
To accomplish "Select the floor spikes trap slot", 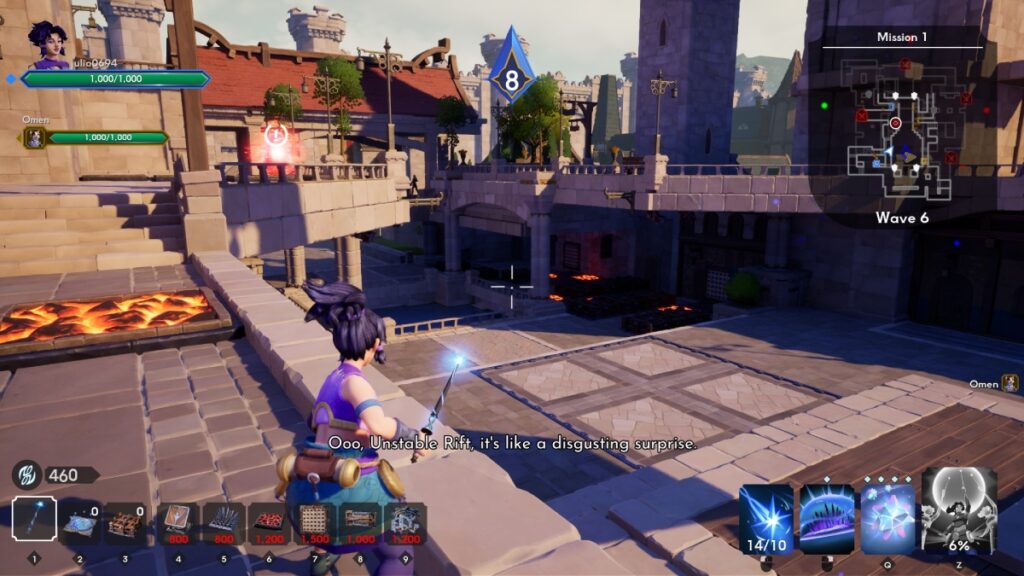I will tap(224, 523).
